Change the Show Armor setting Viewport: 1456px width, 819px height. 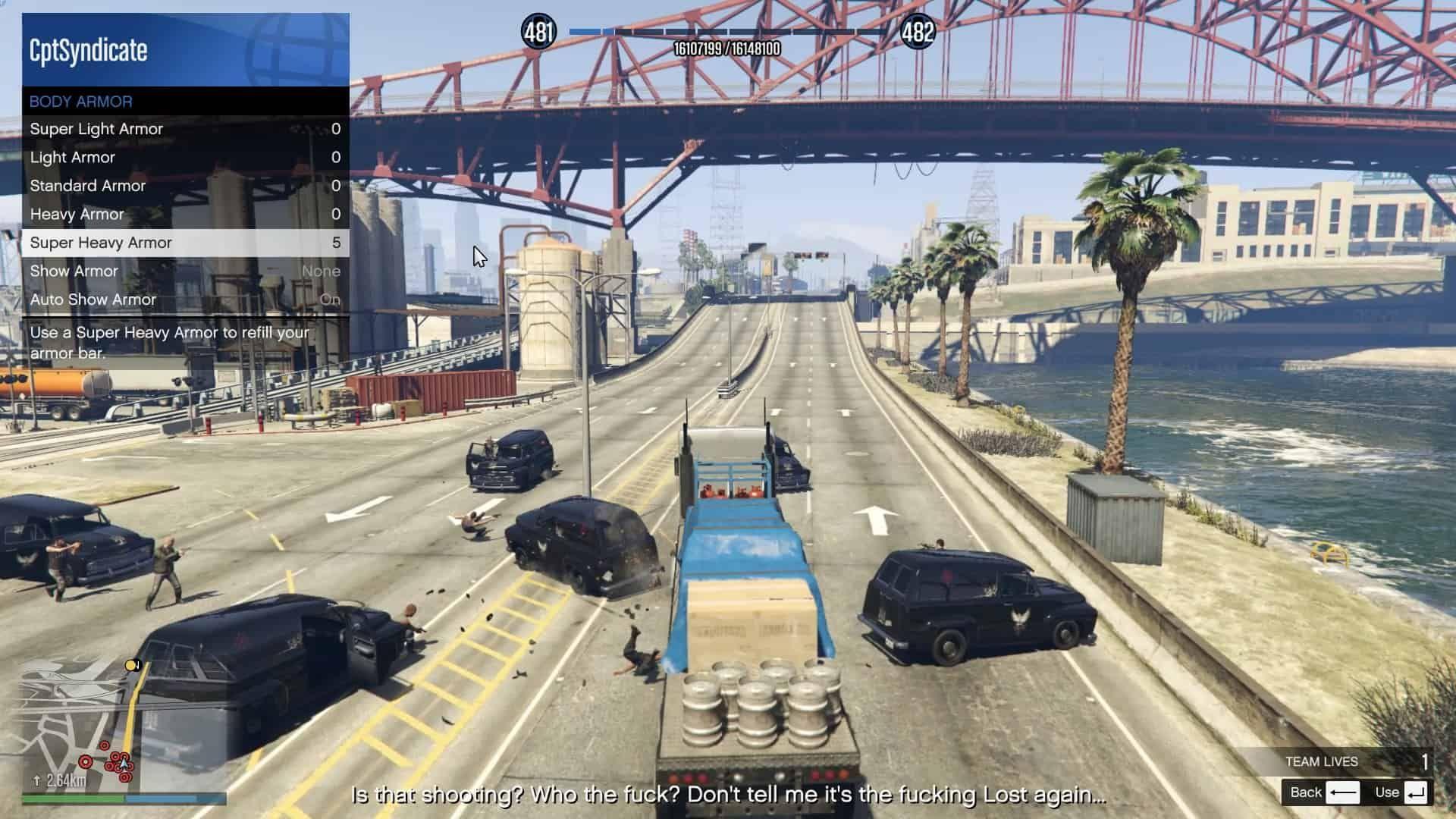click(x=185, y=271)
